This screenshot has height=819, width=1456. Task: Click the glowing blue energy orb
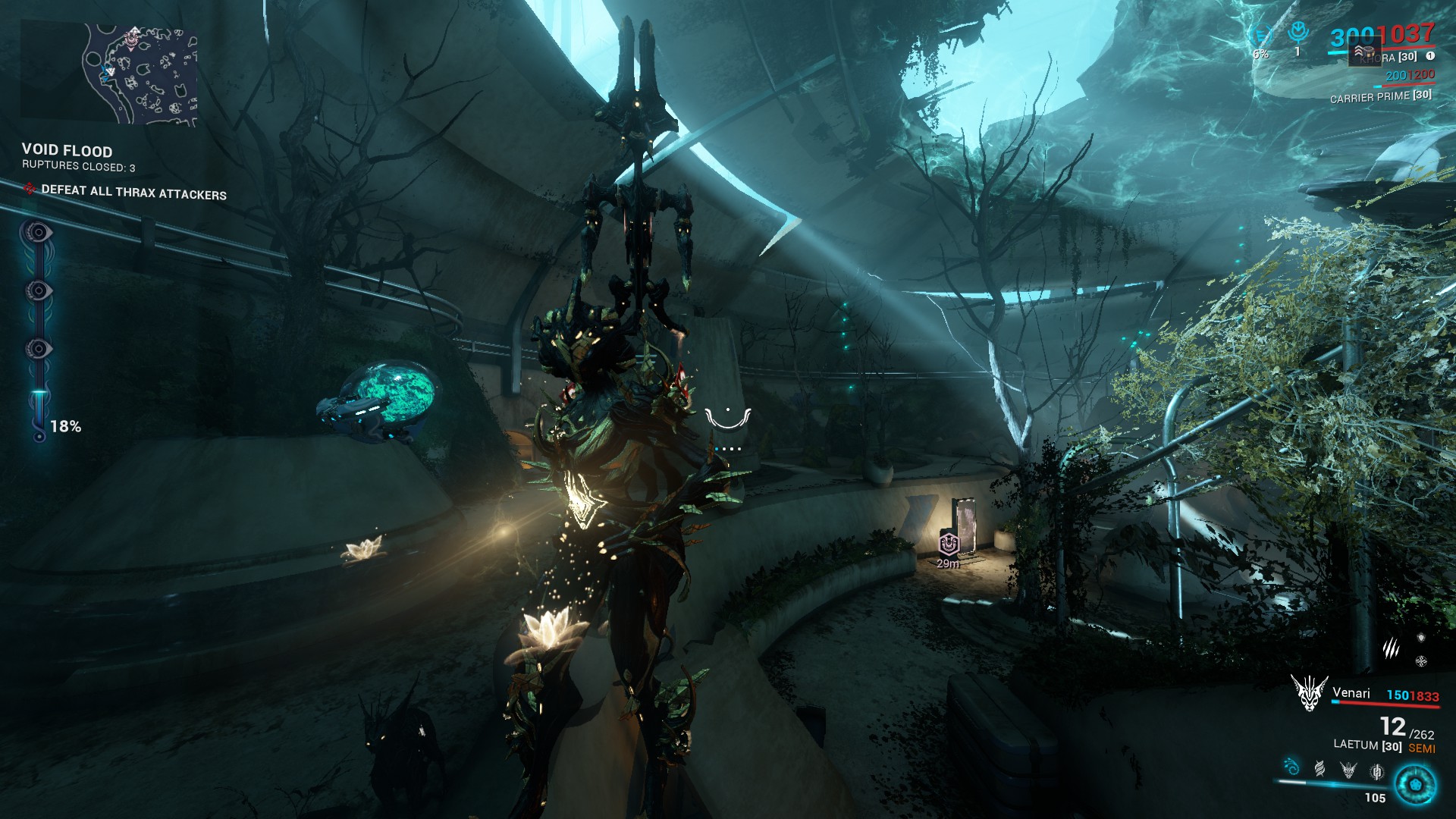pyautogui.click(x=1414, y=784)
